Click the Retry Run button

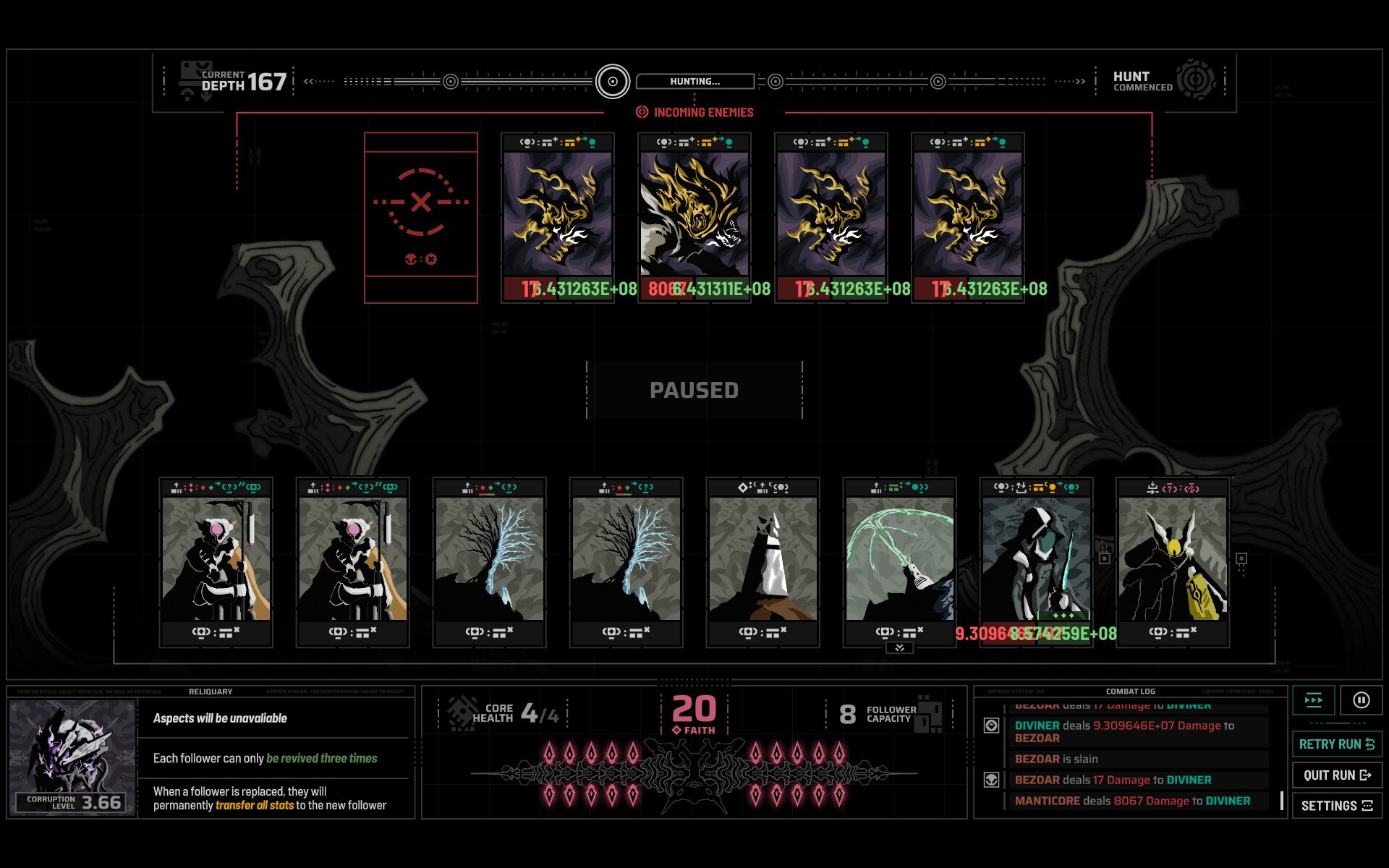pos(1336,744)
